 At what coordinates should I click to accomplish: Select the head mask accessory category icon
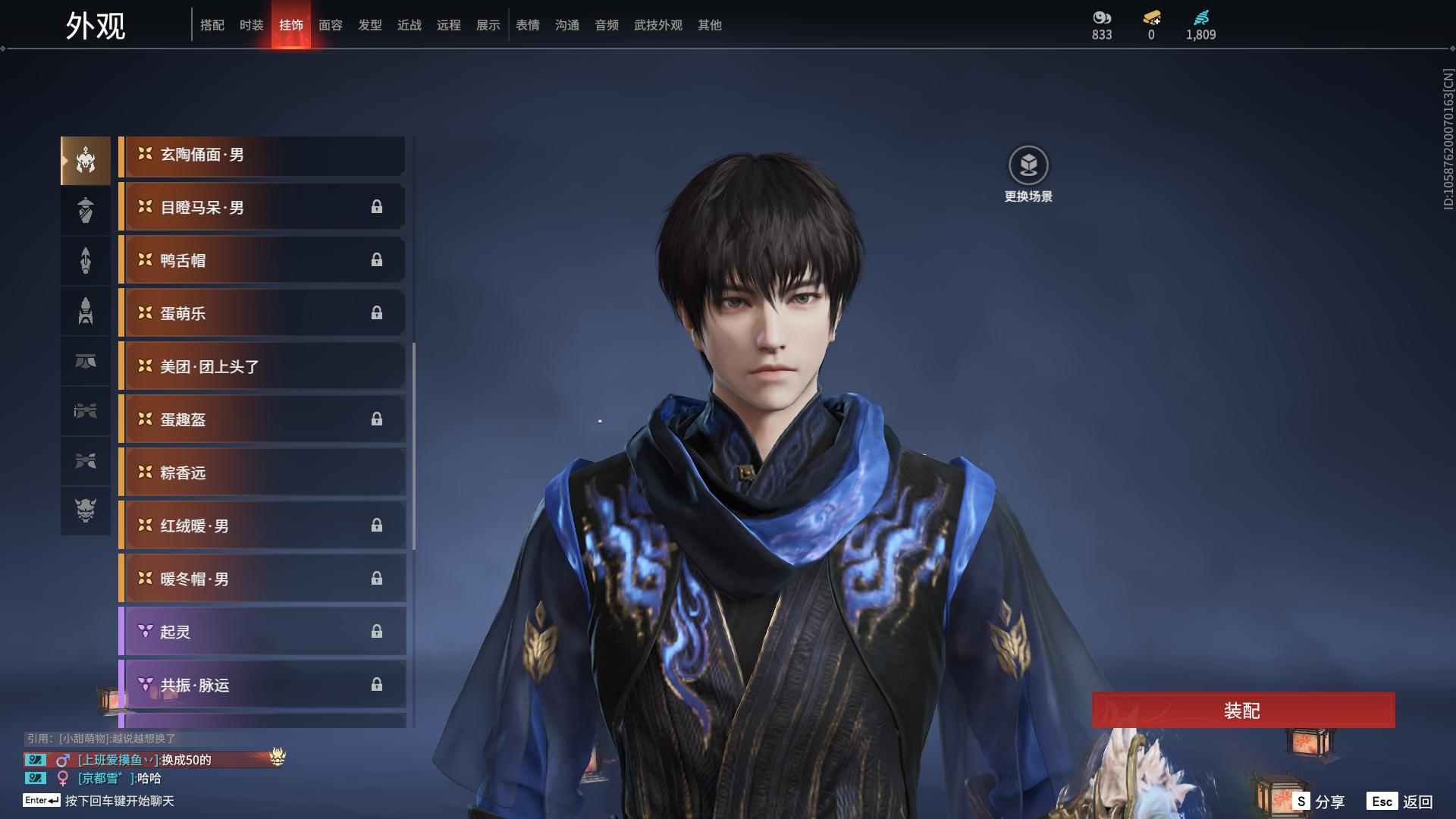(x=85, y=159)
